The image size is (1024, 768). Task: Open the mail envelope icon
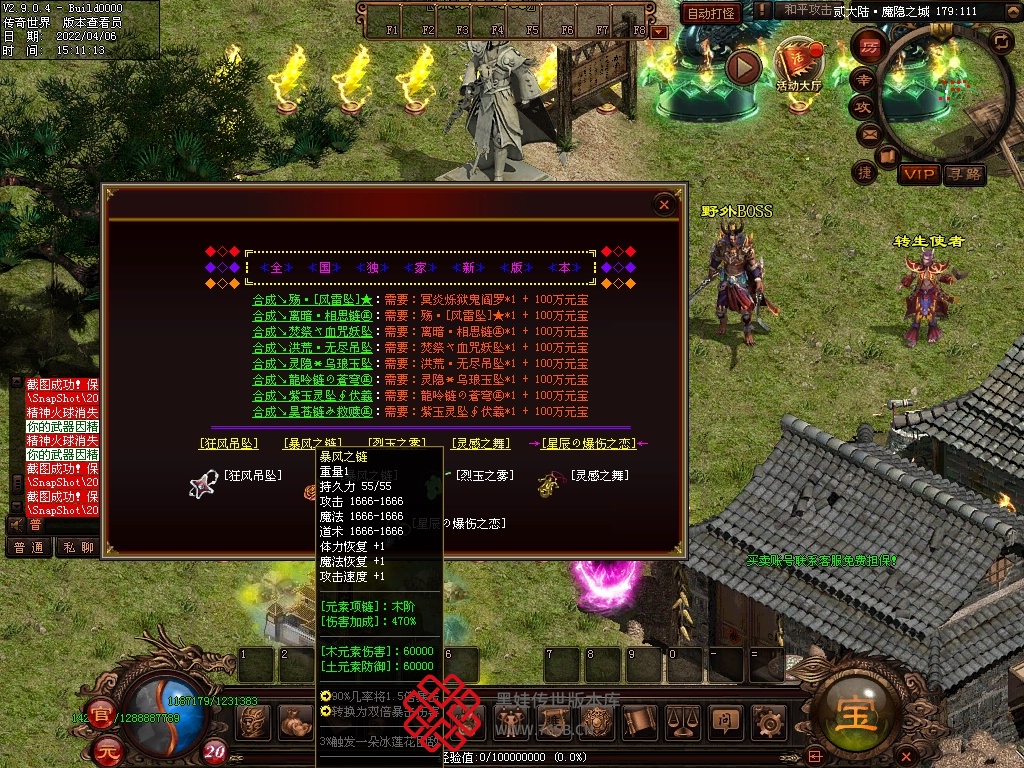point(866,132)
